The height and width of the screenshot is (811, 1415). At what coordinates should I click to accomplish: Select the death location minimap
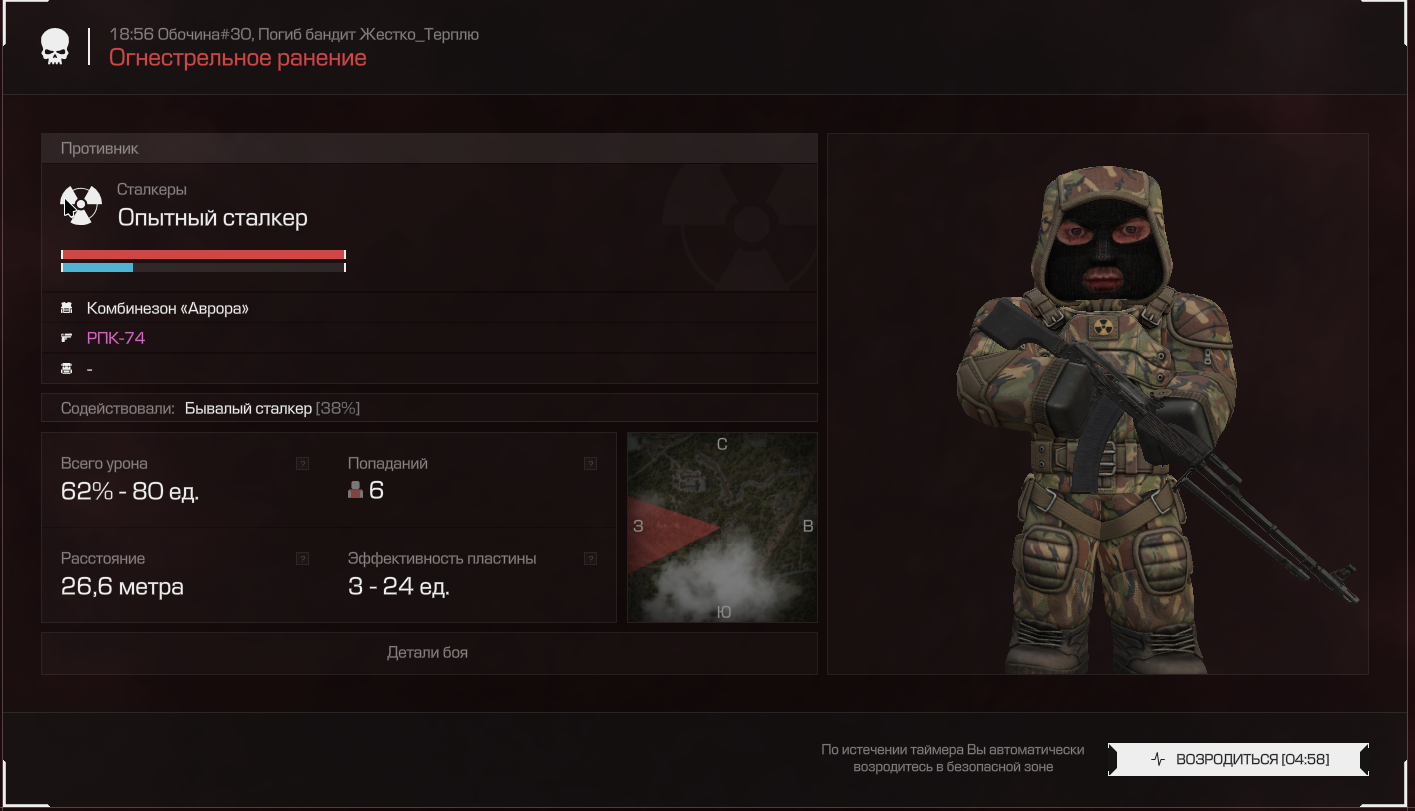pos(722,527)
